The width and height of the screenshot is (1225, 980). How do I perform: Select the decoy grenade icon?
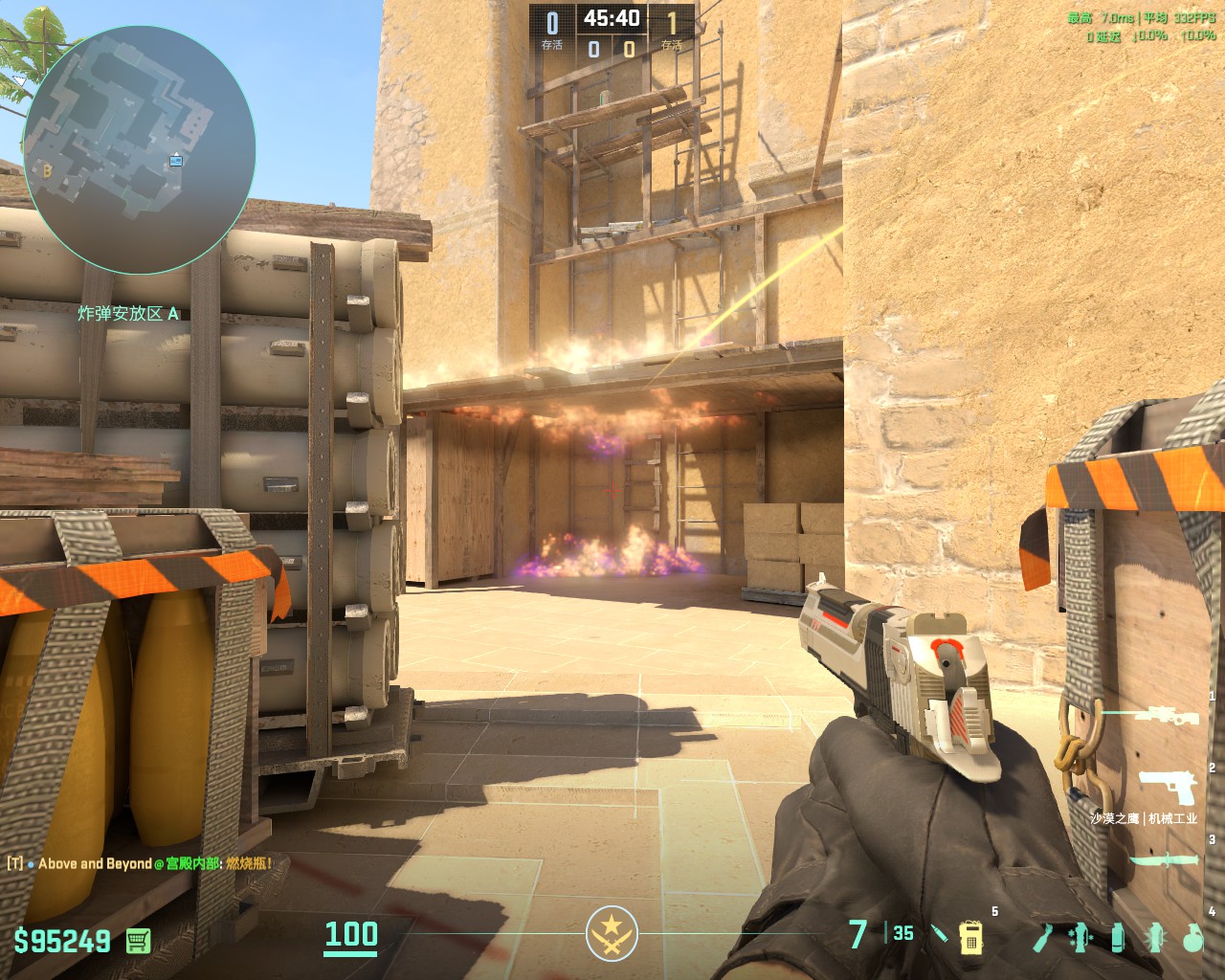tap(1080, 936)
